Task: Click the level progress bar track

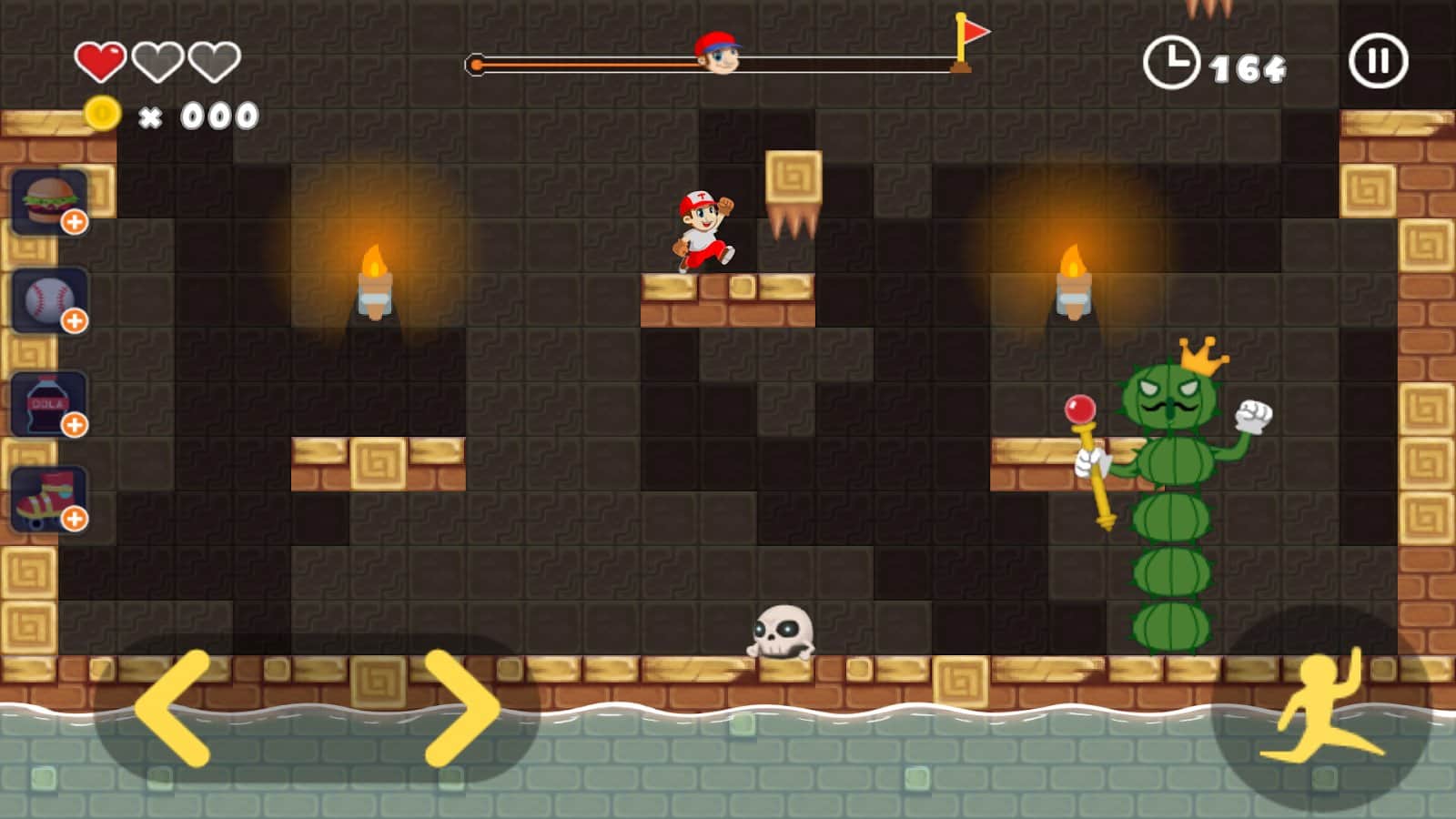Action: click(x=591, y=64)
